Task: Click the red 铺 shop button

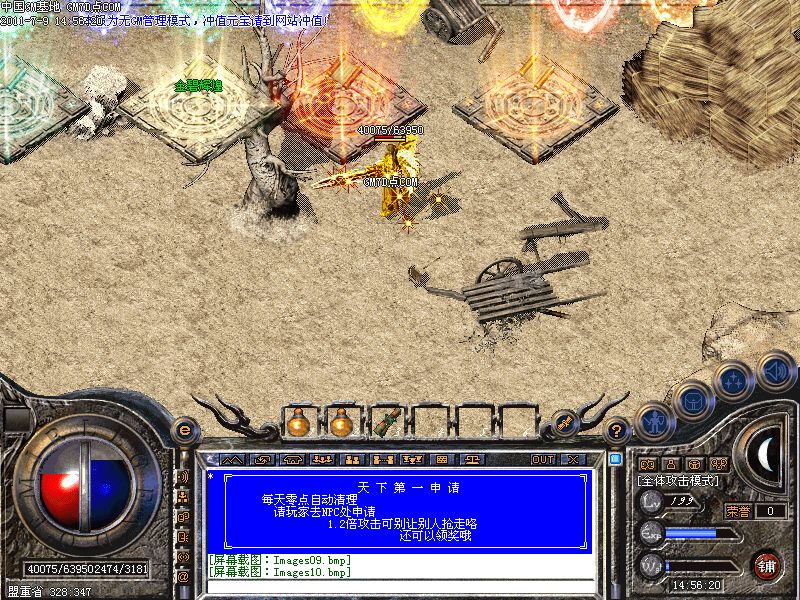Action: 767,563
